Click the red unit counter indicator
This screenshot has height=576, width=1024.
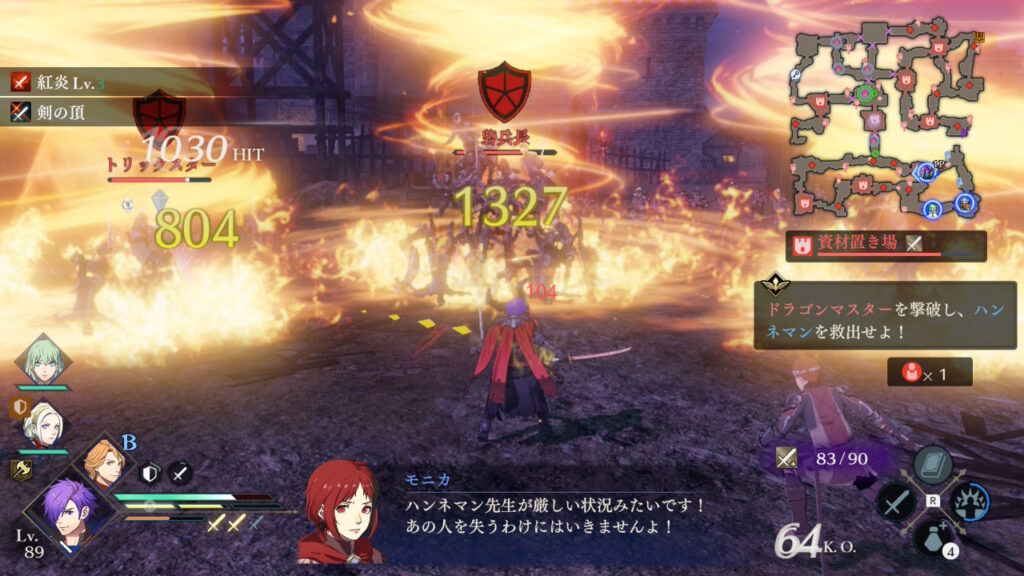(928, 372)
